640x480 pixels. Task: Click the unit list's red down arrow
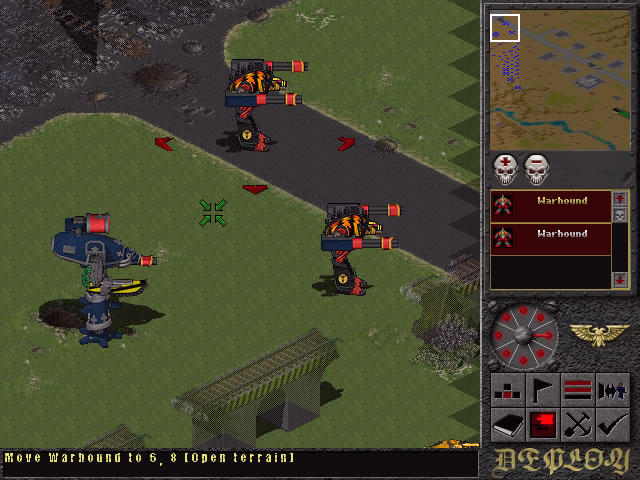[x=620, y=277]
